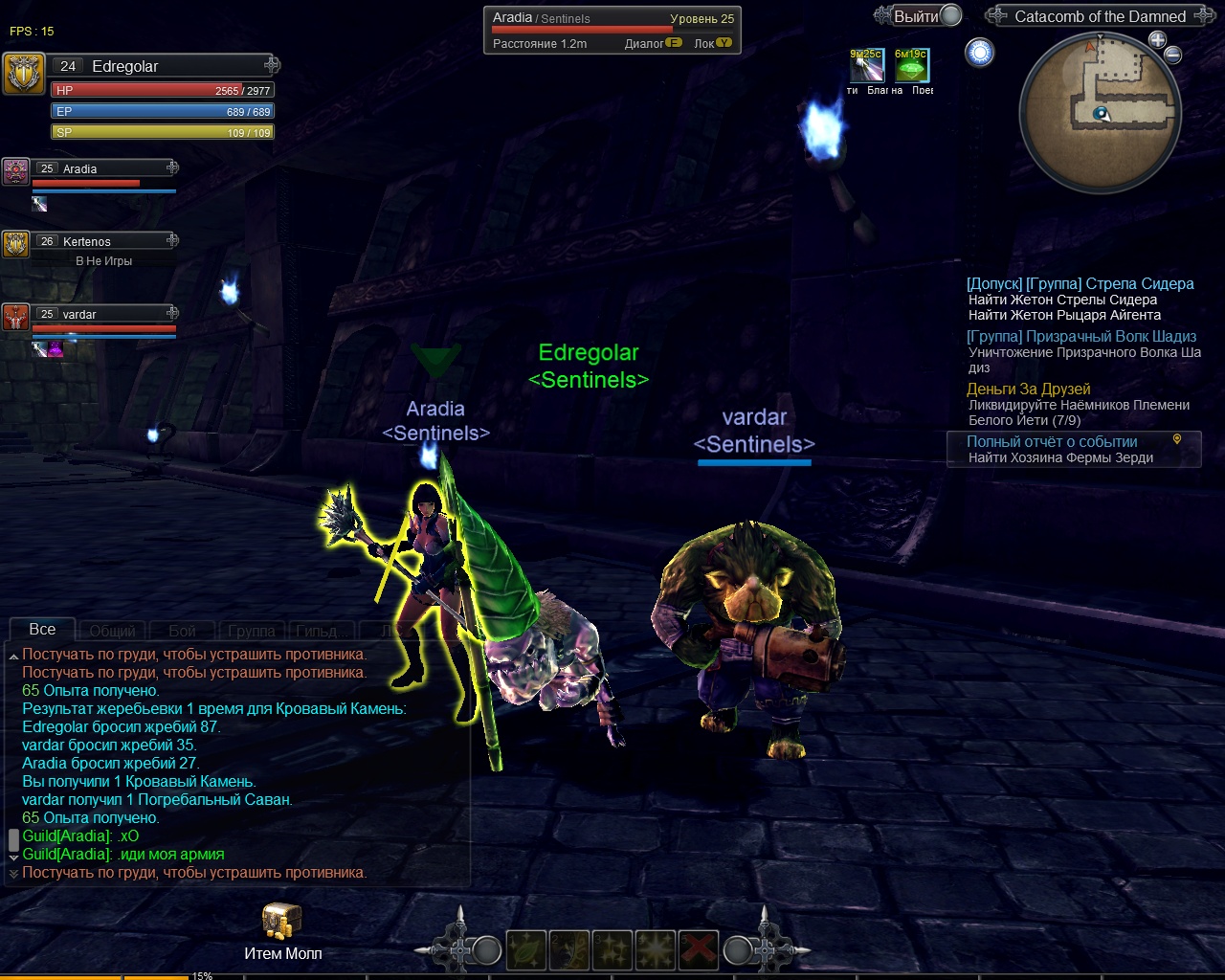The image size is (1225, 980).
Task: Use the red X skill in slot 5
Action: [699, 950]
